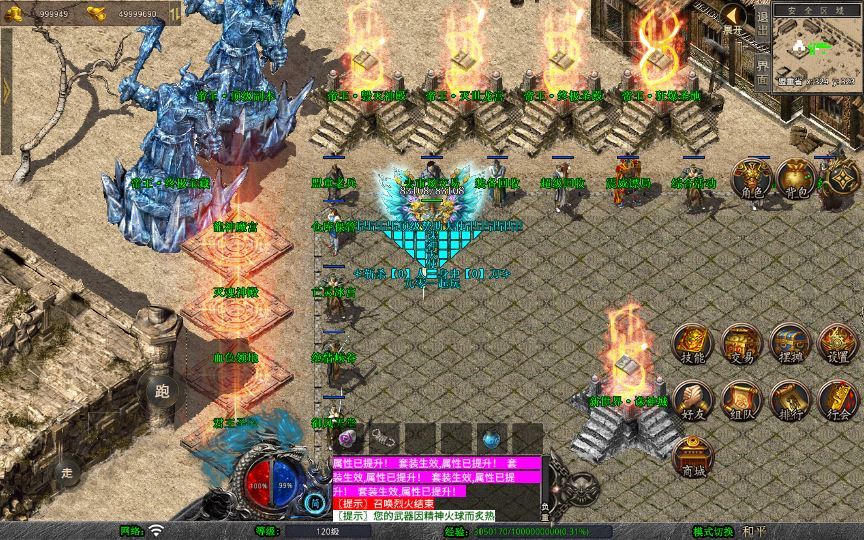Select the blue orb hotbar slot
The height and width of the screenshot is (540, 864).
click(x=491, y=438)
